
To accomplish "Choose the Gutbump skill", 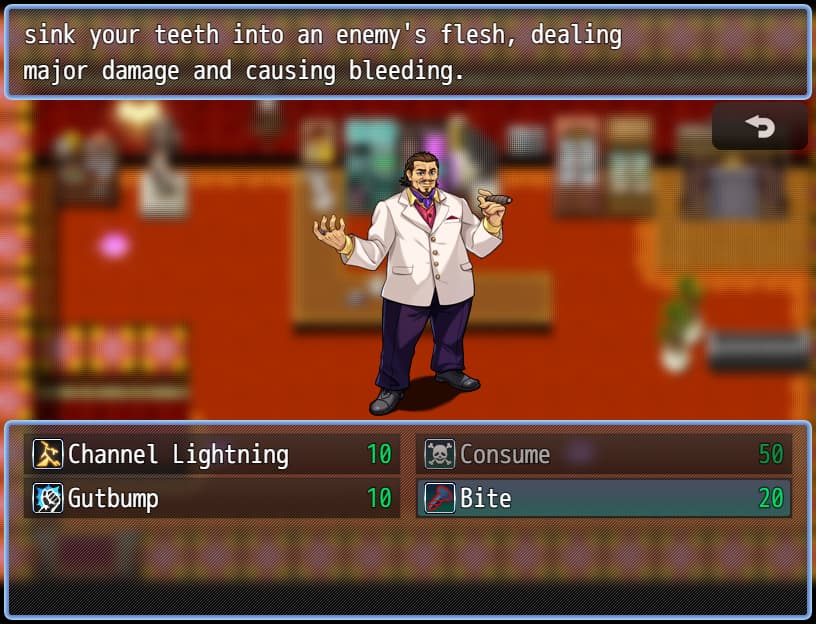I will [212, 498].
